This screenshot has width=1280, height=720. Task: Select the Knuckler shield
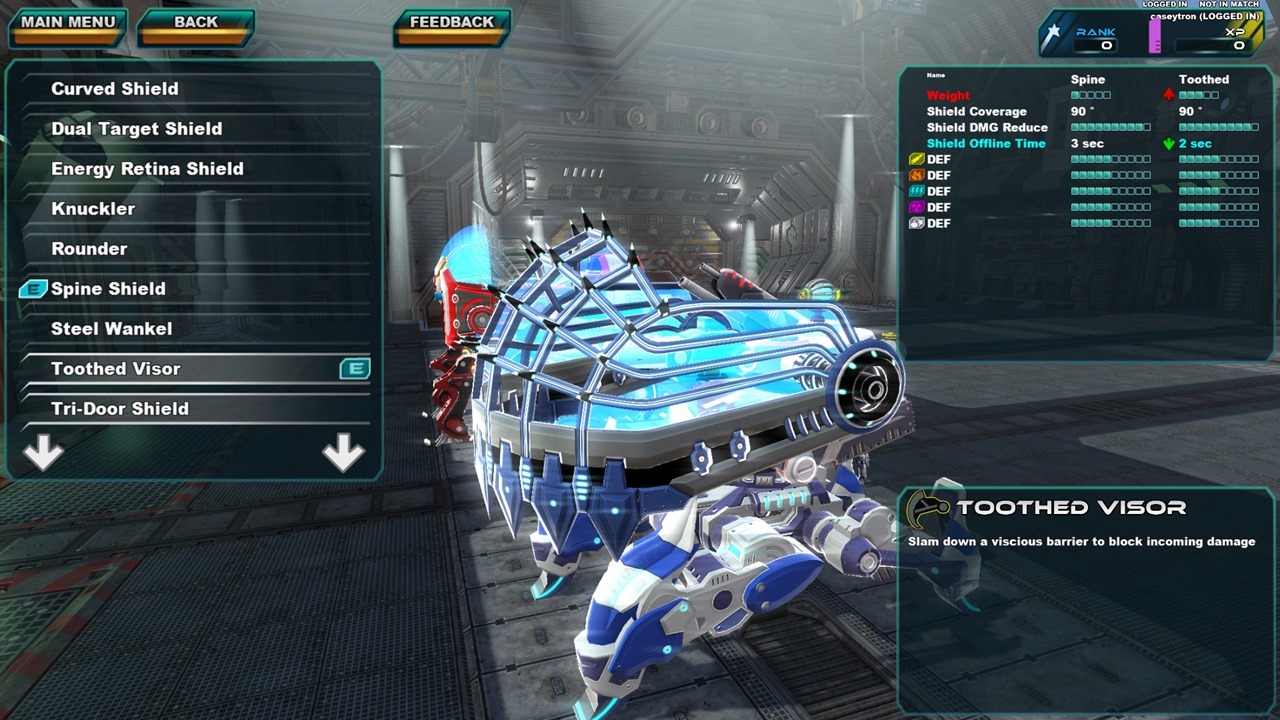[x=93, y=209]
